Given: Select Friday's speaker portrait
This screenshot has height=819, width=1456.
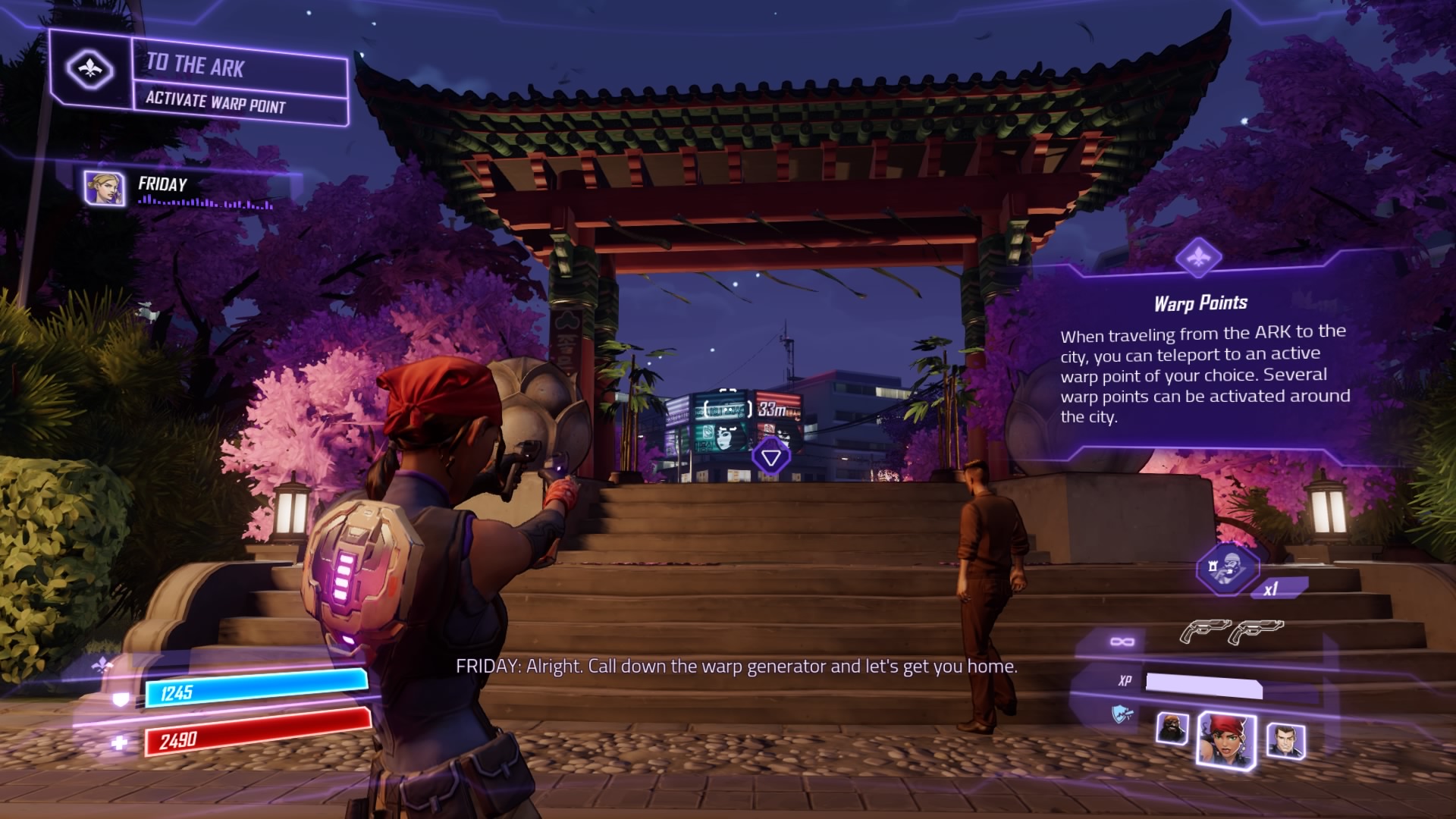Looking at the screenshot, I should [105, 188].
